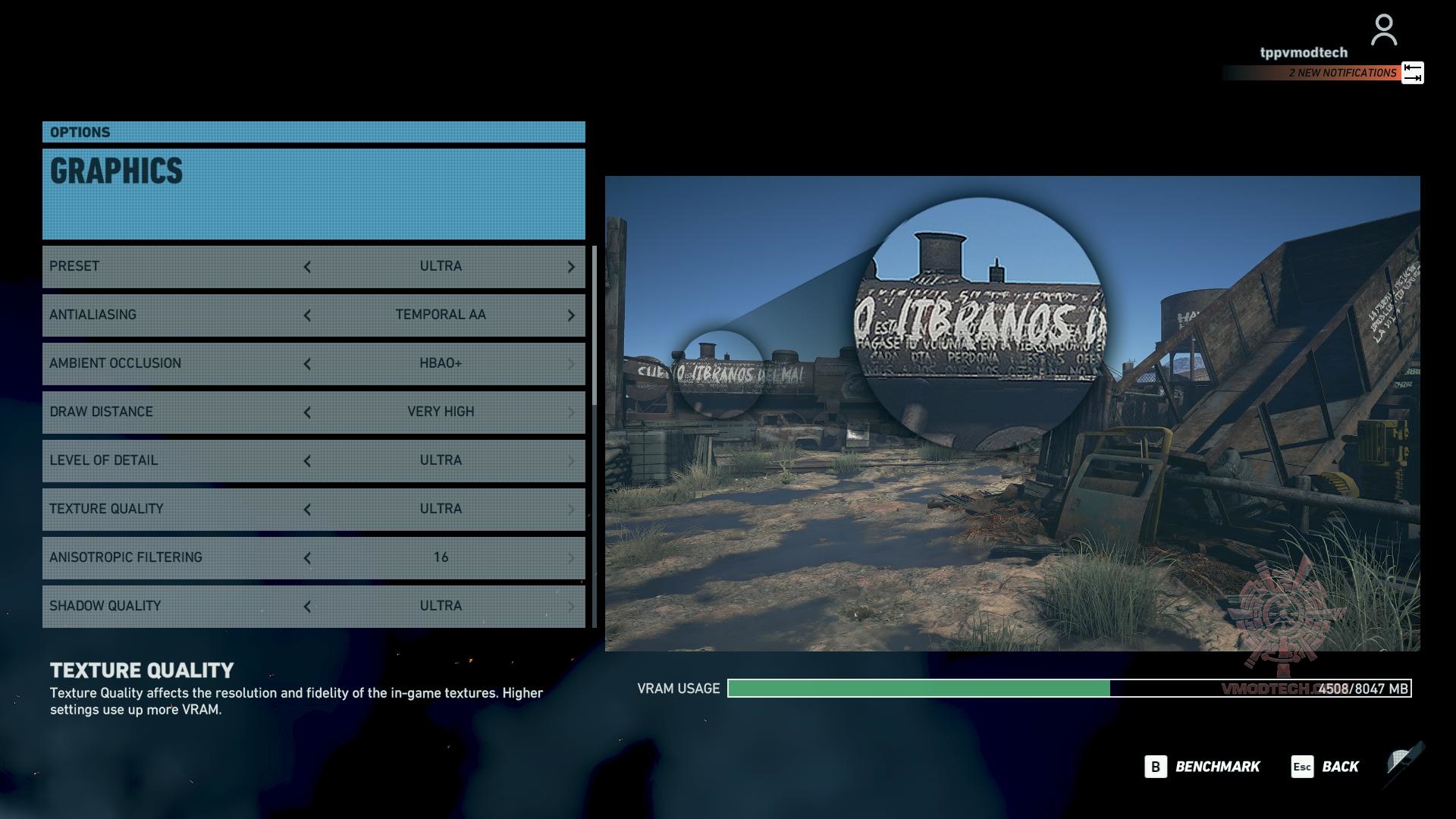
Task: Choose previous Antialiasing mode arrow
Action: click(x=307, y=315)
